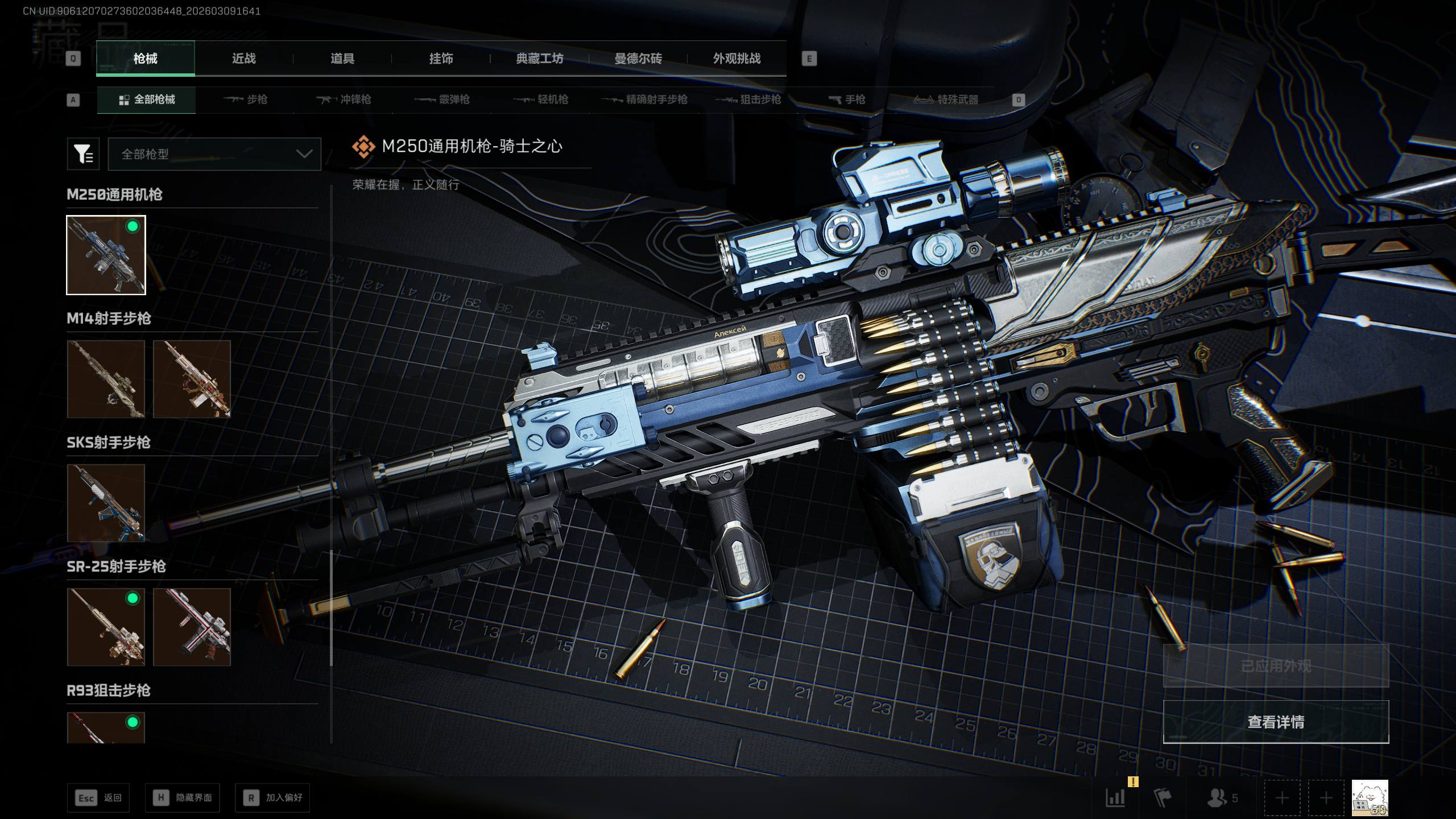1456x819 pixels.
Task: Show the 手枪 pistols category
Action: 847,100
